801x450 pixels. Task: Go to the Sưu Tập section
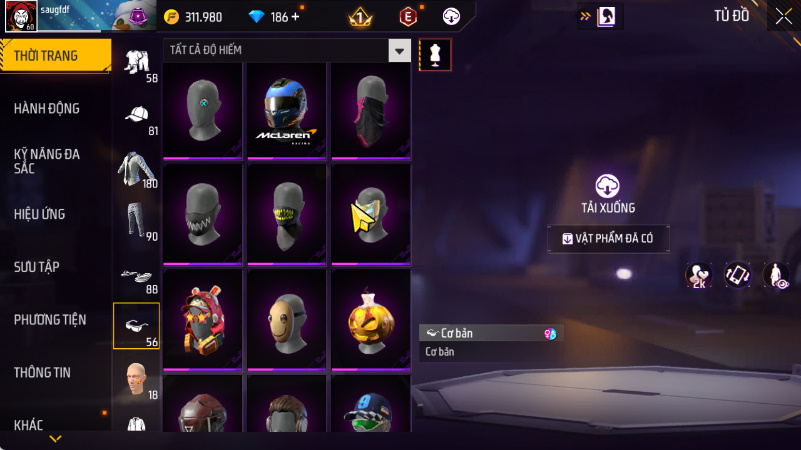[x=37, y=266]
